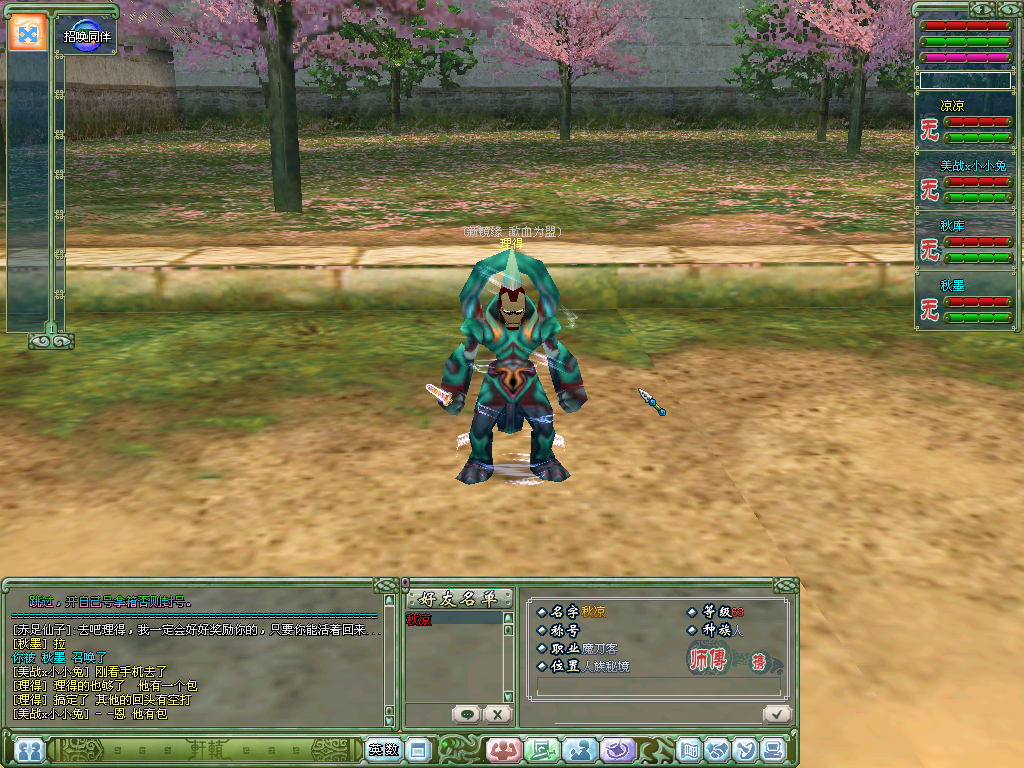Viewport: 1024px width, 768px height.
Task: Open chat with the speech bubble button
Action: pos(466,714)
